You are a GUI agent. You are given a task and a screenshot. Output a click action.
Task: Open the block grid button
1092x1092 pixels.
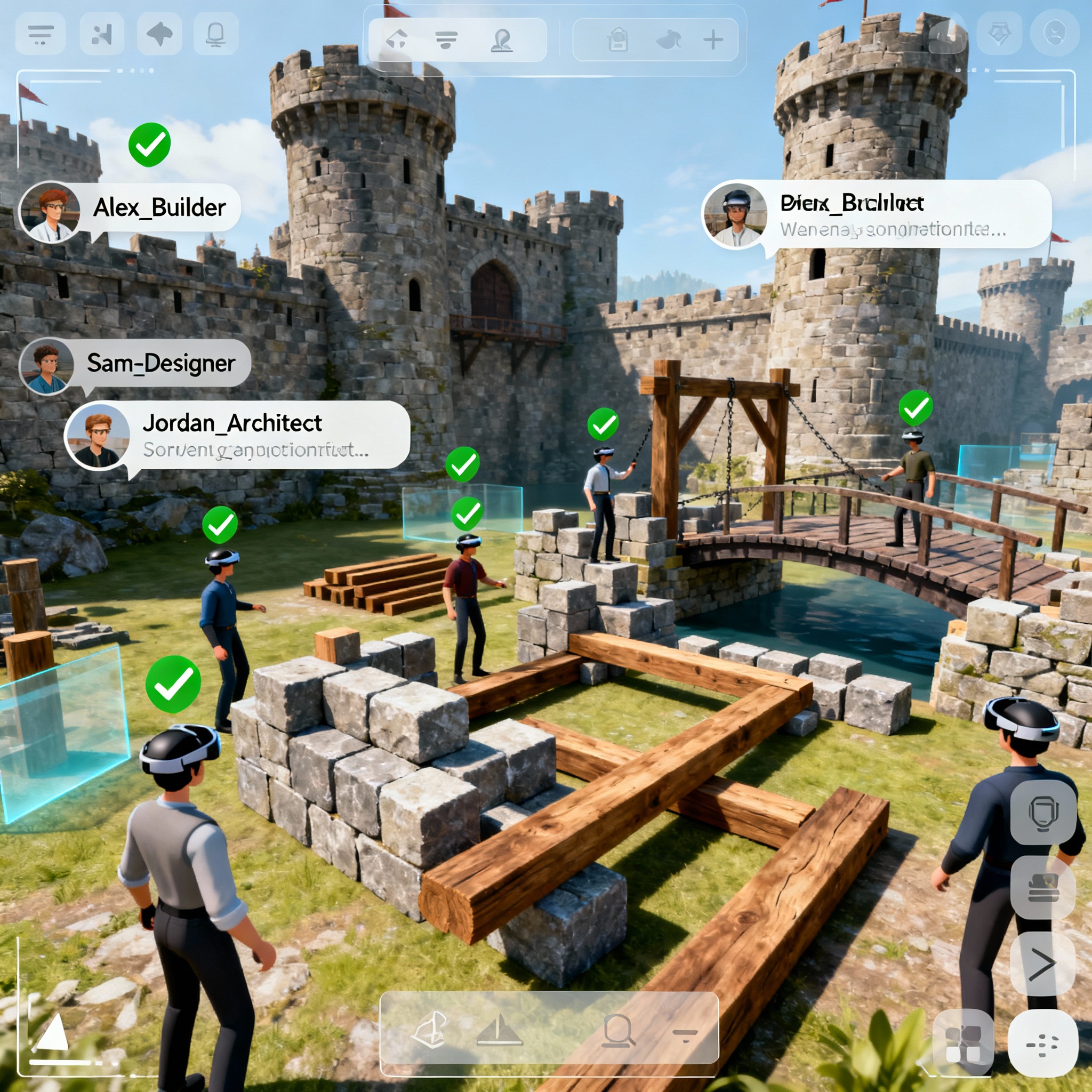pyautogui.click(x=963, y=1044)
